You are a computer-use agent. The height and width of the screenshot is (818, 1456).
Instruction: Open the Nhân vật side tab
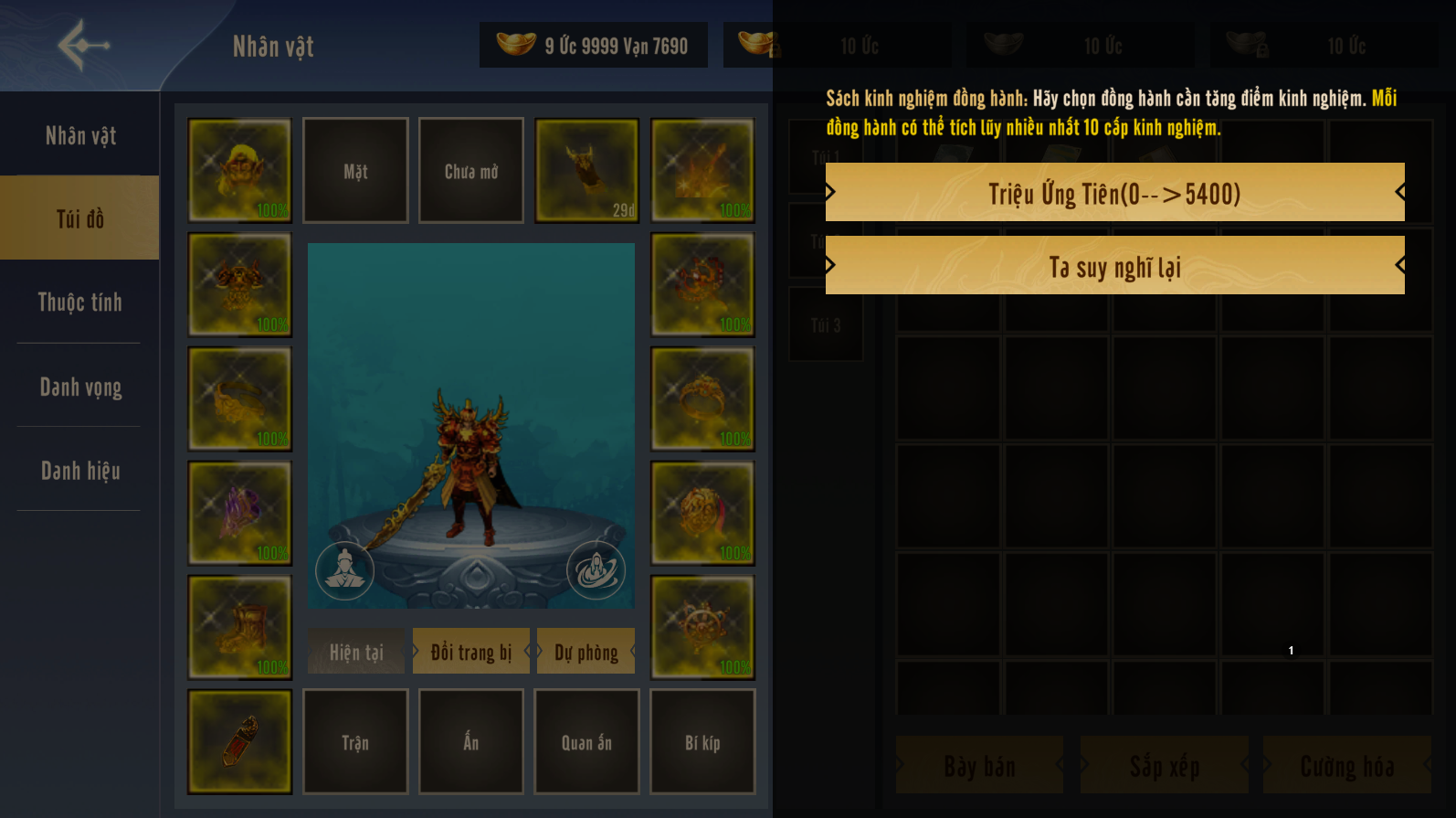tap(80, 136)
